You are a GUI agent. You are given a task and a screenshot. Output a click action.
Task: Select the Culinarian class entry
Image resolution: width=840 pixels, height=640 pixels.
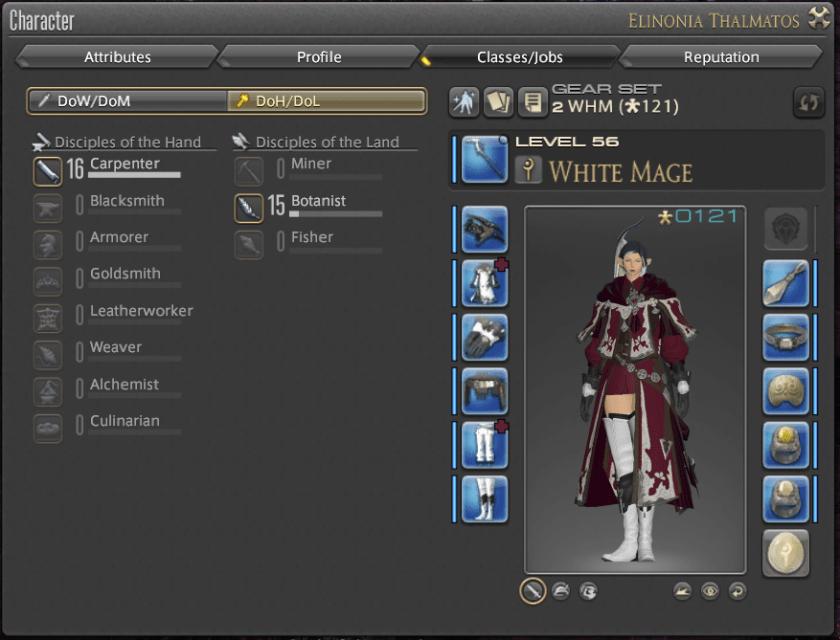124,422
